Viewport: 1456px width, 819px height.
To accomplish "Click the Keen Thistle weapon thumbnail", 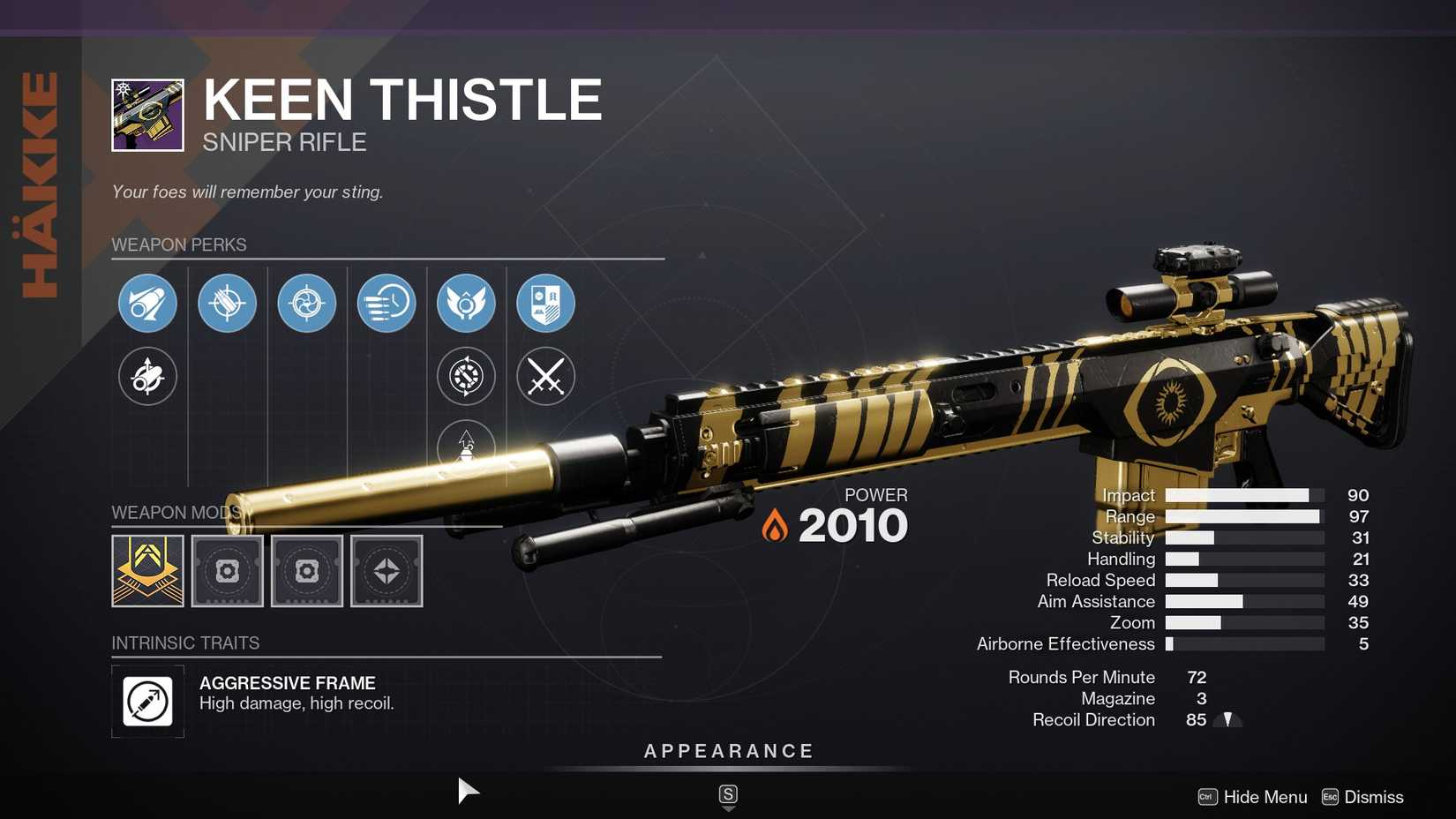I will [x=146, y=114].
